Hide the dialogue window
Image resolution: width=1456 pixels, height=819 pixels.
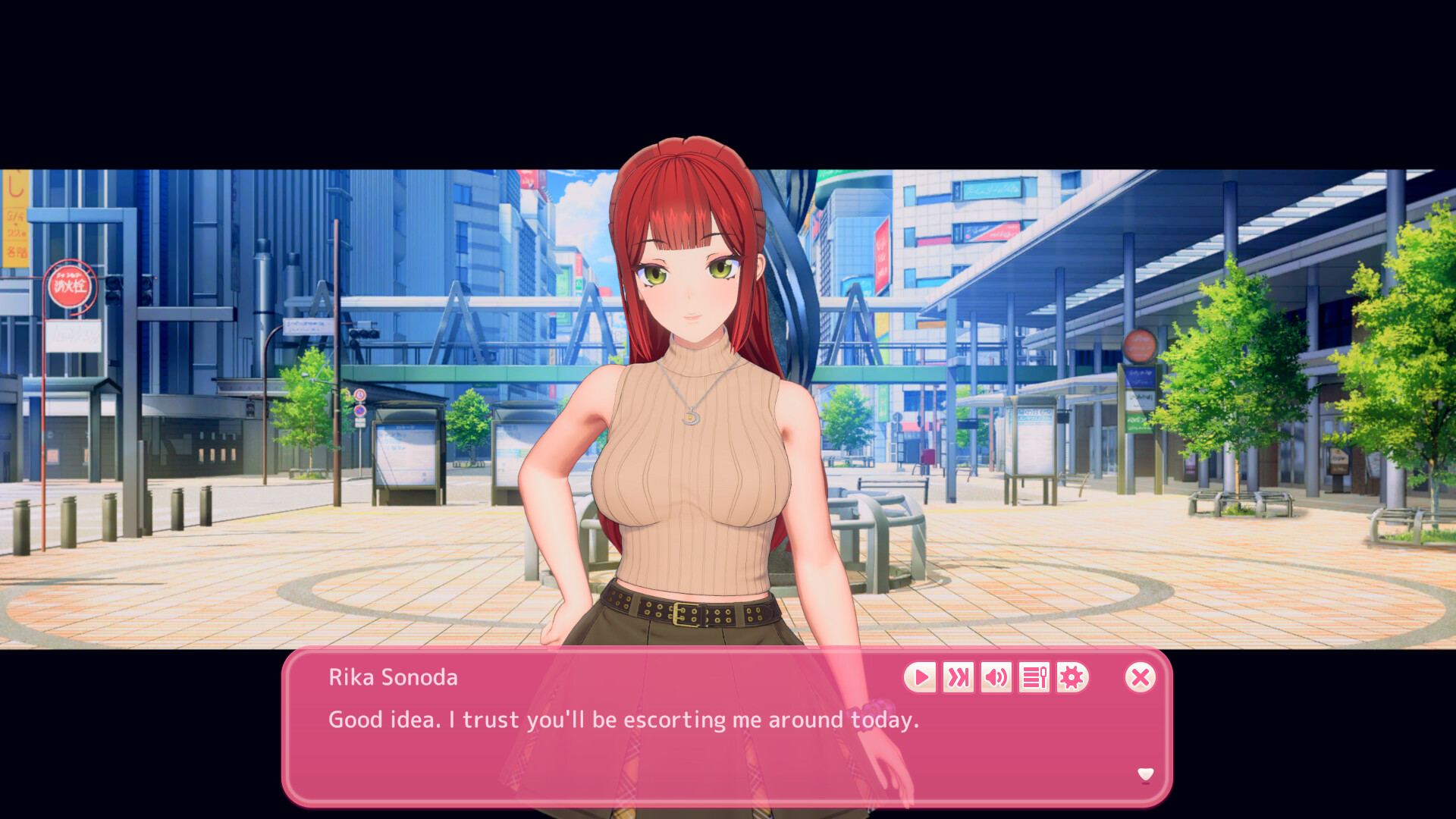click(1141, 677)
